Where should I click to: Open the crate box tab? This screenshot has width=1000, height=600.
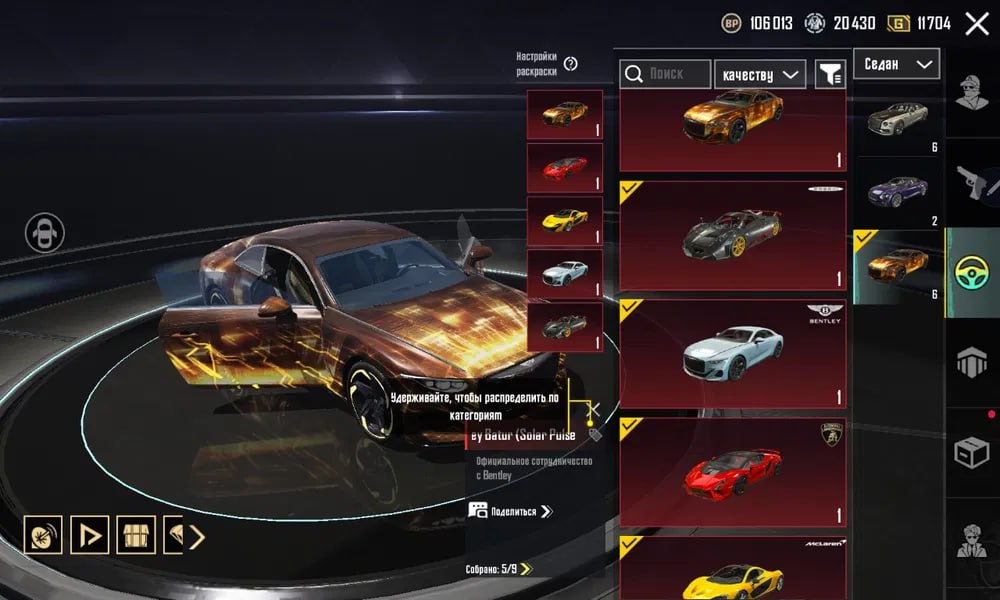[x=972, y=455]
